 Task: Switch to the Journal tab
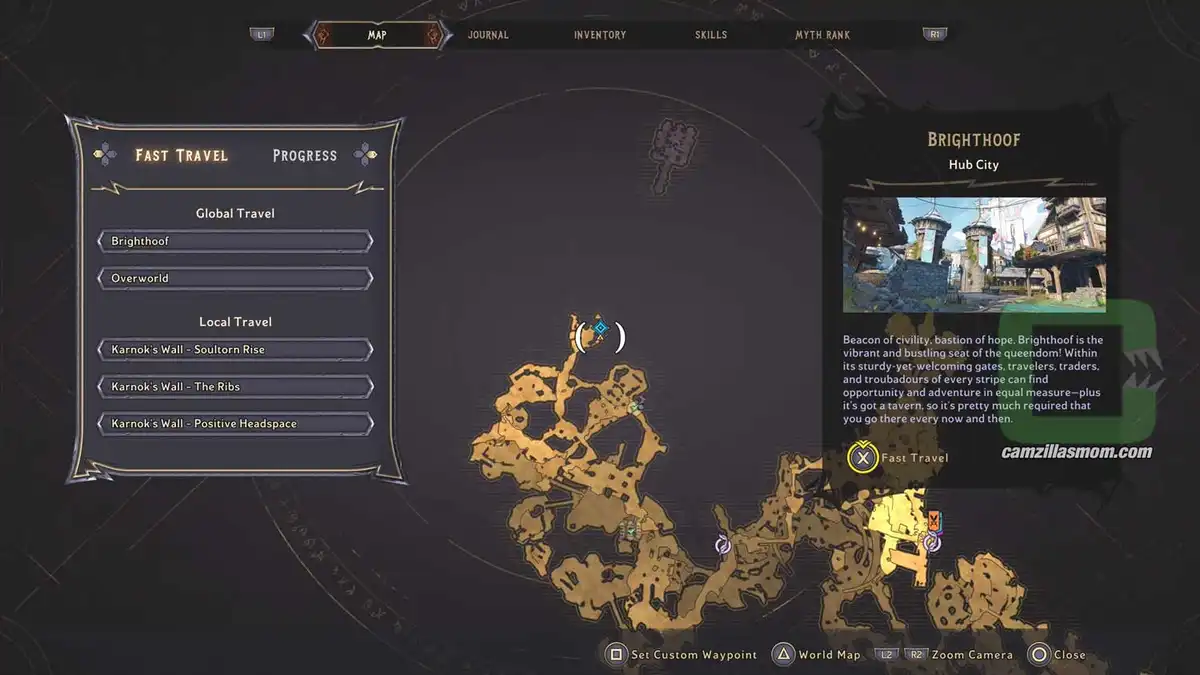488,35
